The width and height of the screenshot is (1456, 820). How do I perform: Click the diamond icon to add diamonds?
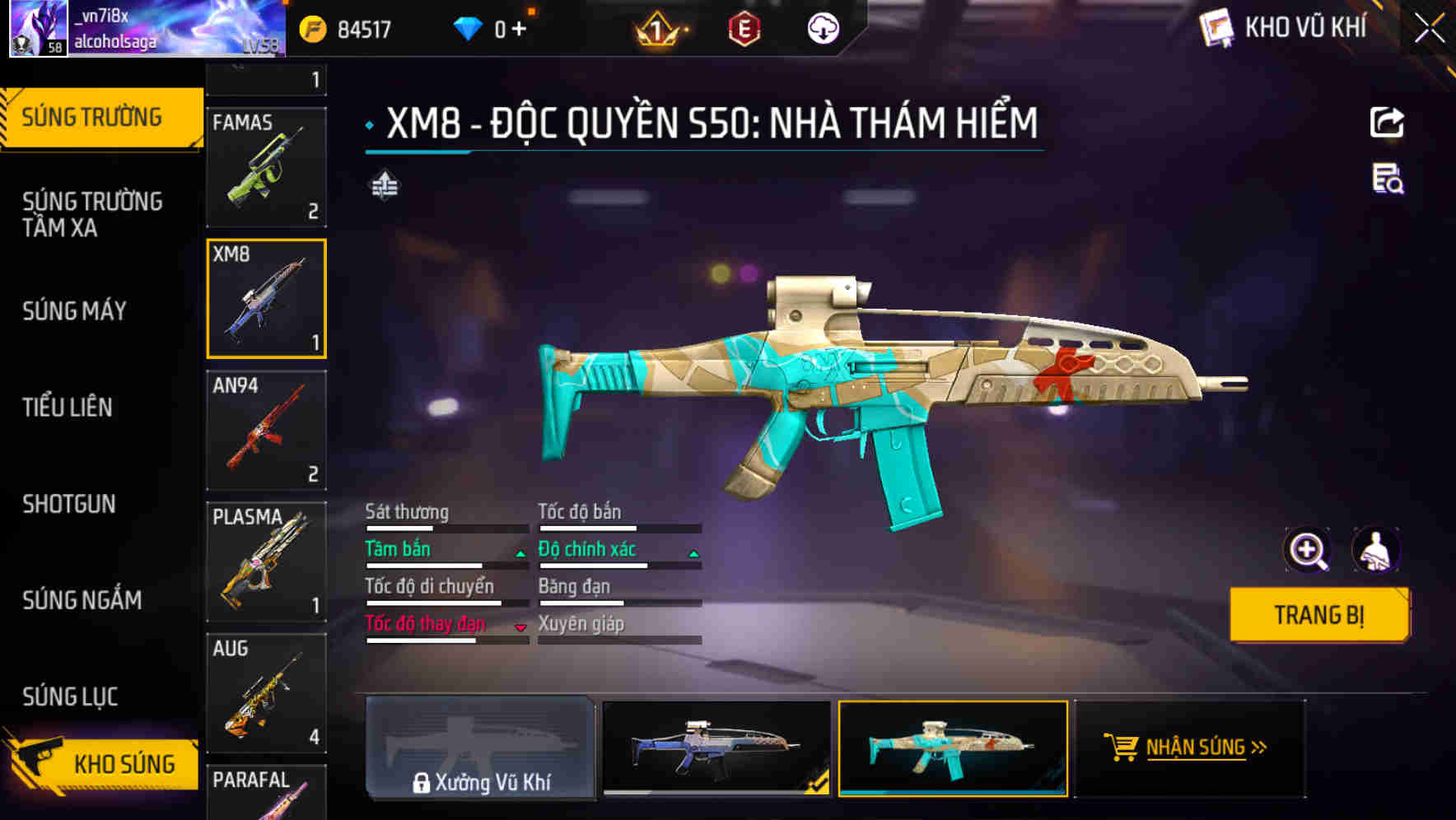[x=469, y=27]
